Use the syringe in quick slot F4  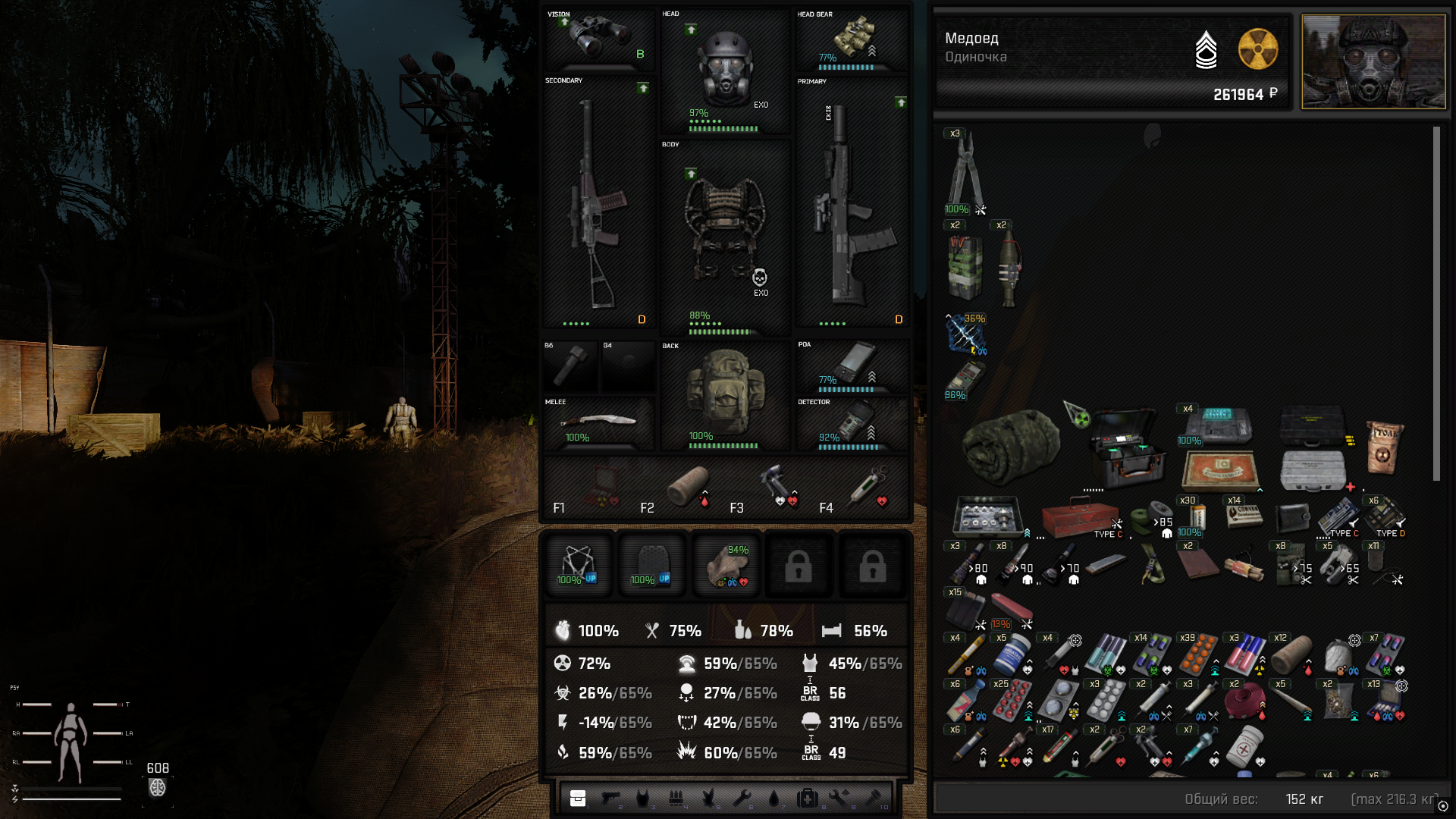coord(868,486)
